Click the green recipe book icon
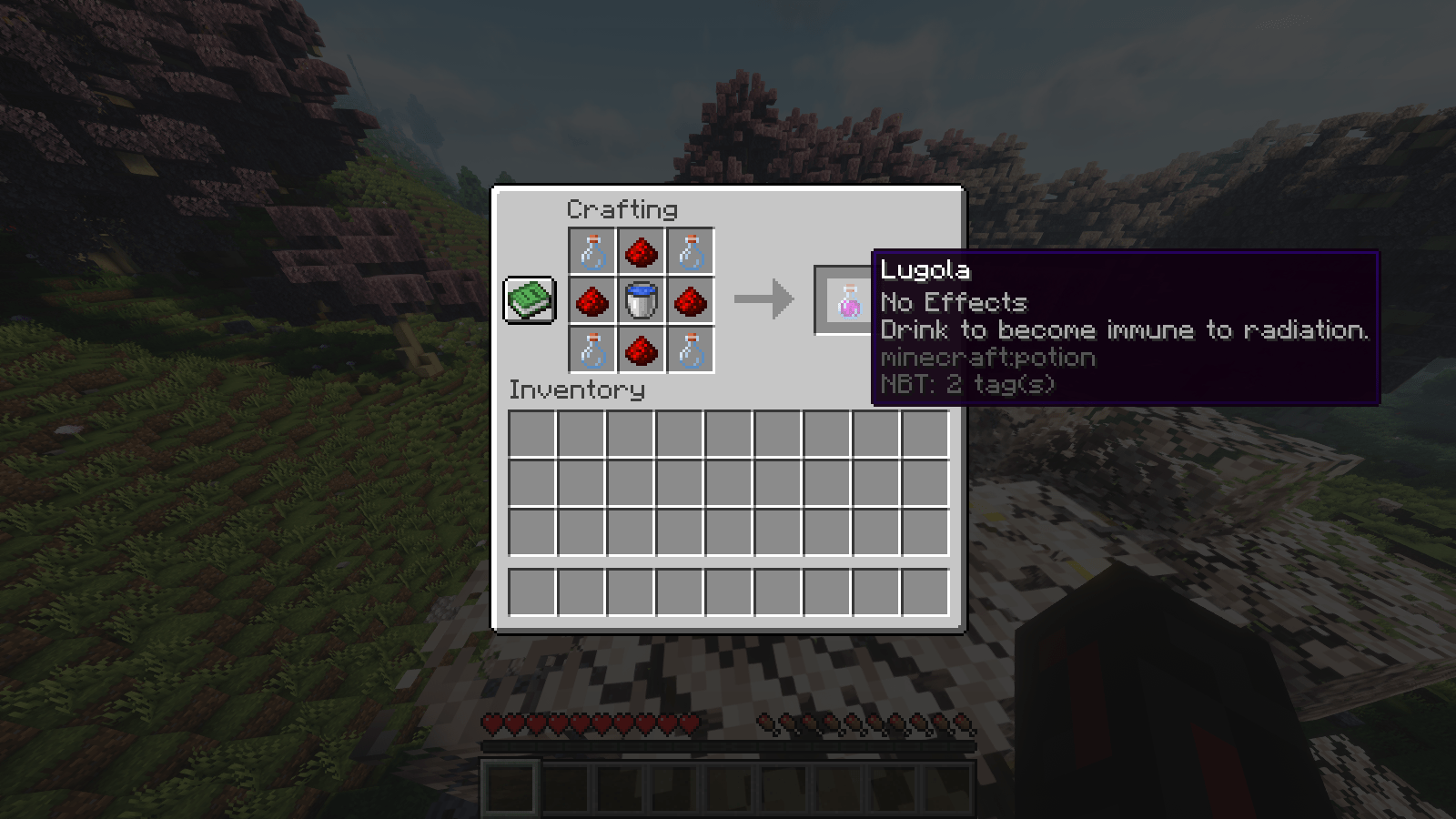 pos(529,300)
